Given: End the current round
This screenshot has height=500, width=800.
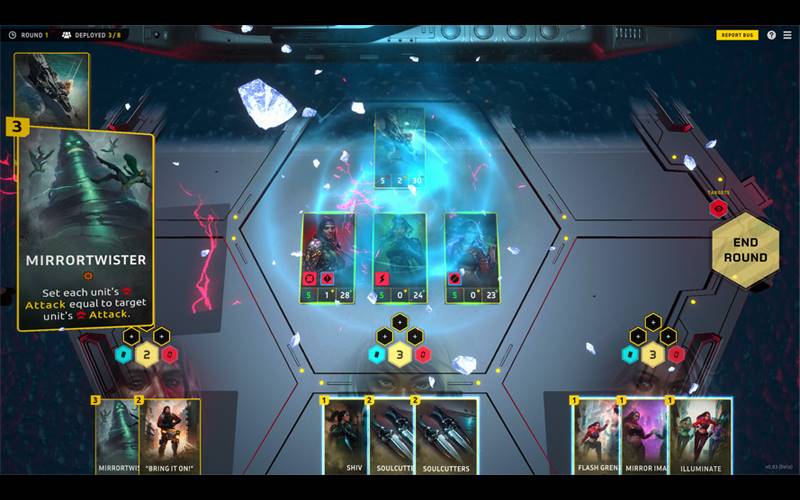Looking at the screenshot, I should click(745, 249).
